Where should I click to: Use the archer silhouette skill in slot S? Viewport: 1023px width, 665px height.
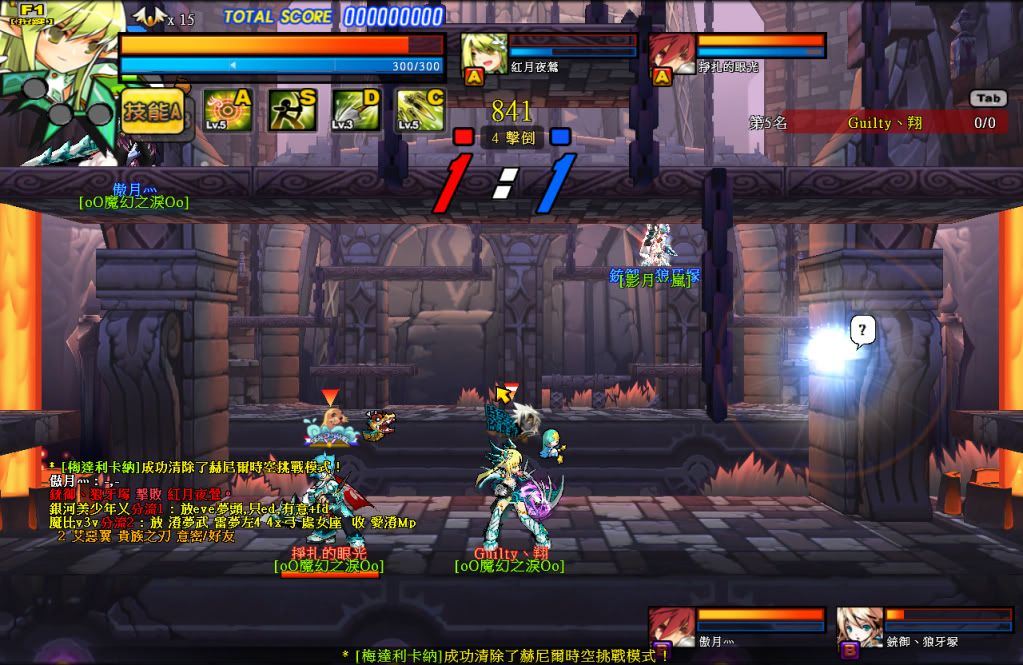292,111
